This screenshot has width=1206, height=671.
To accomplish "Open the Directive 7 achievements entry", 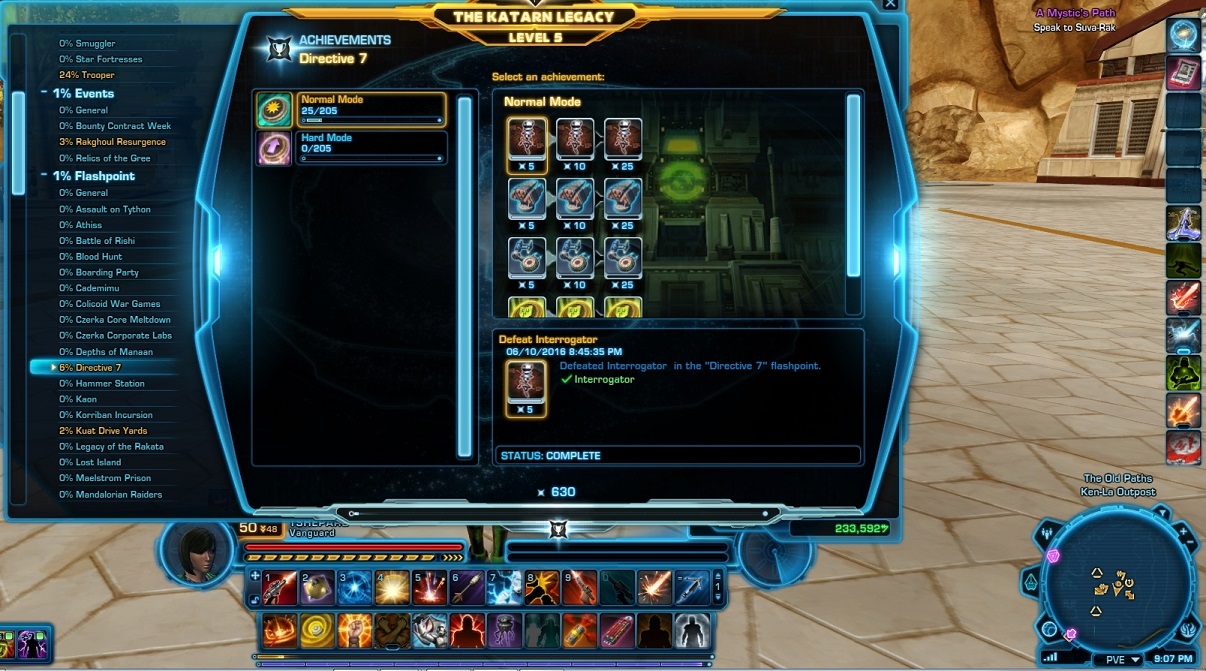I will [x=98, y=368].
